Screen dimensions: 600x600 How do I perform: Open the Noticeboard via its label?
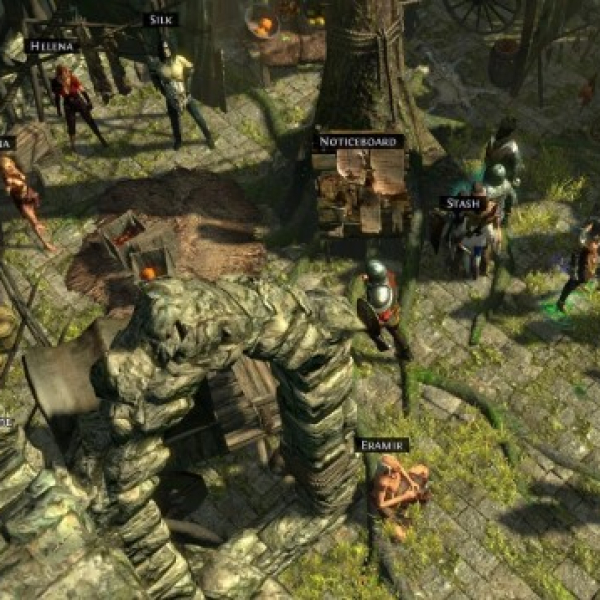359,142
